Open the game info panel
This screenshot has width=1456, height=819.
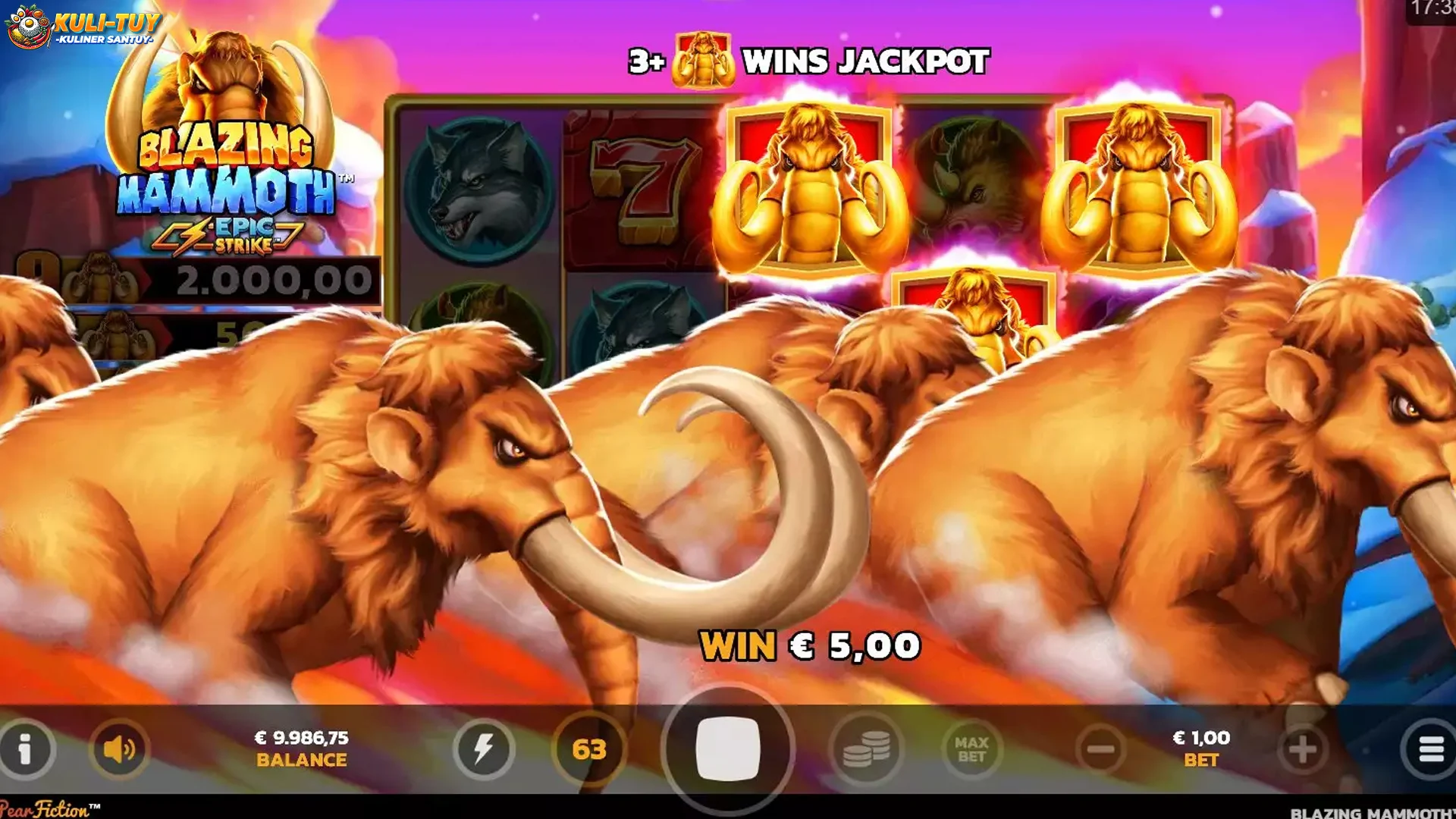click(28, 748)
